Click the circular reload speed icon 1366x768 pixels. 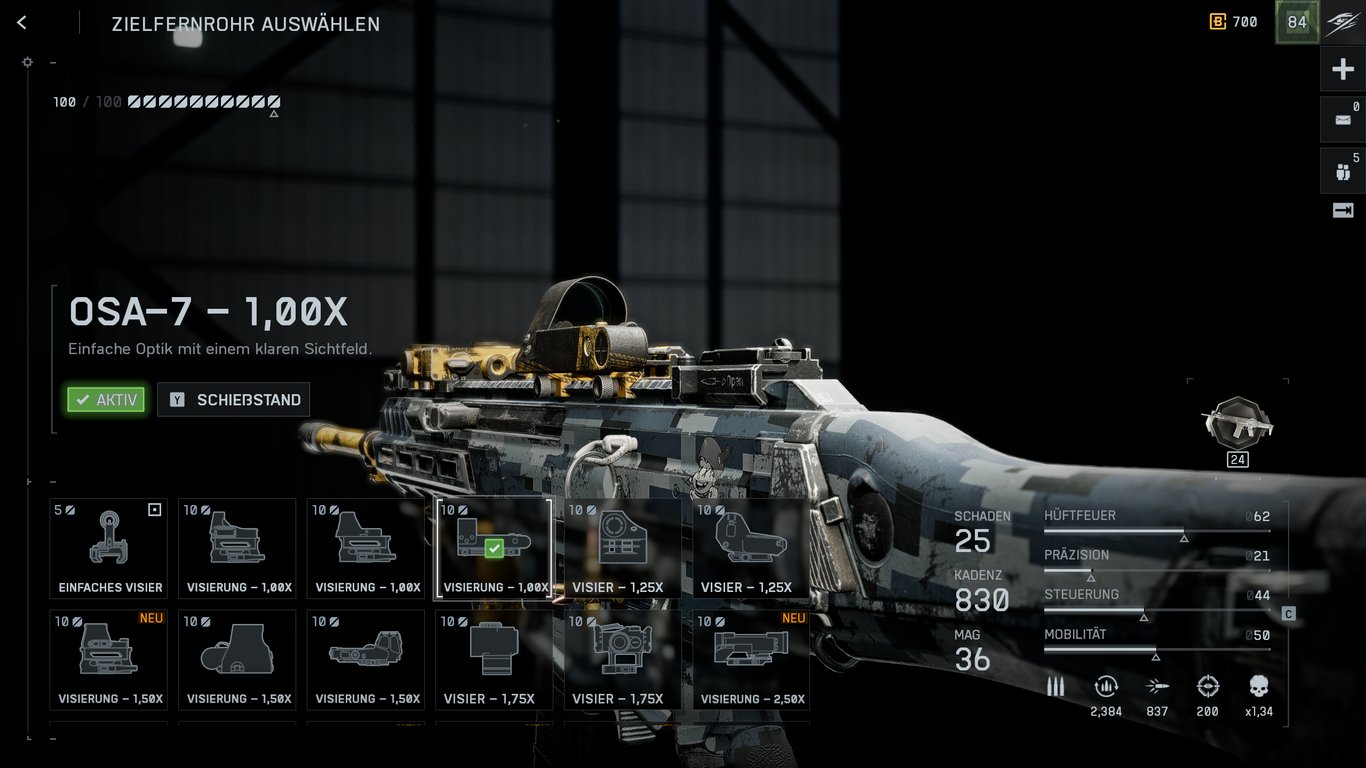click(x=1106, y=686)
